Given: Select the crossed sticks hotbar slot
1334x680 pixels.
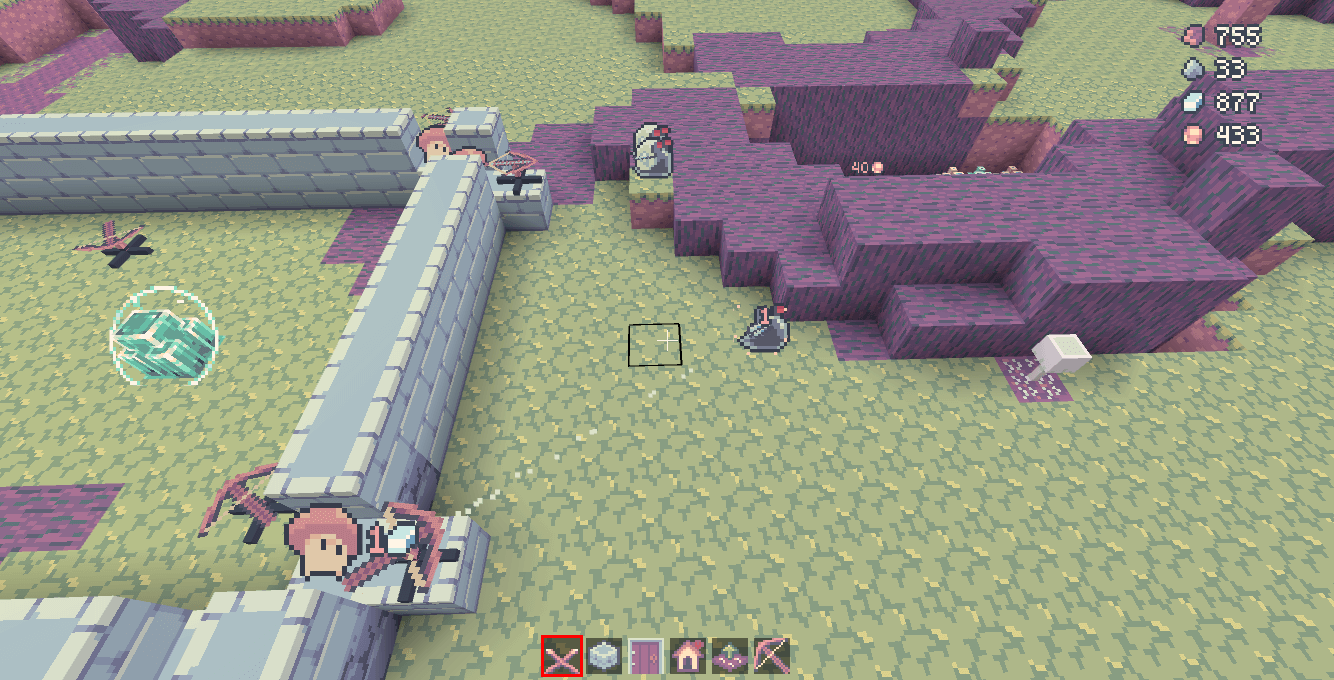Looking at the screenshot, I should pos(562,656).
